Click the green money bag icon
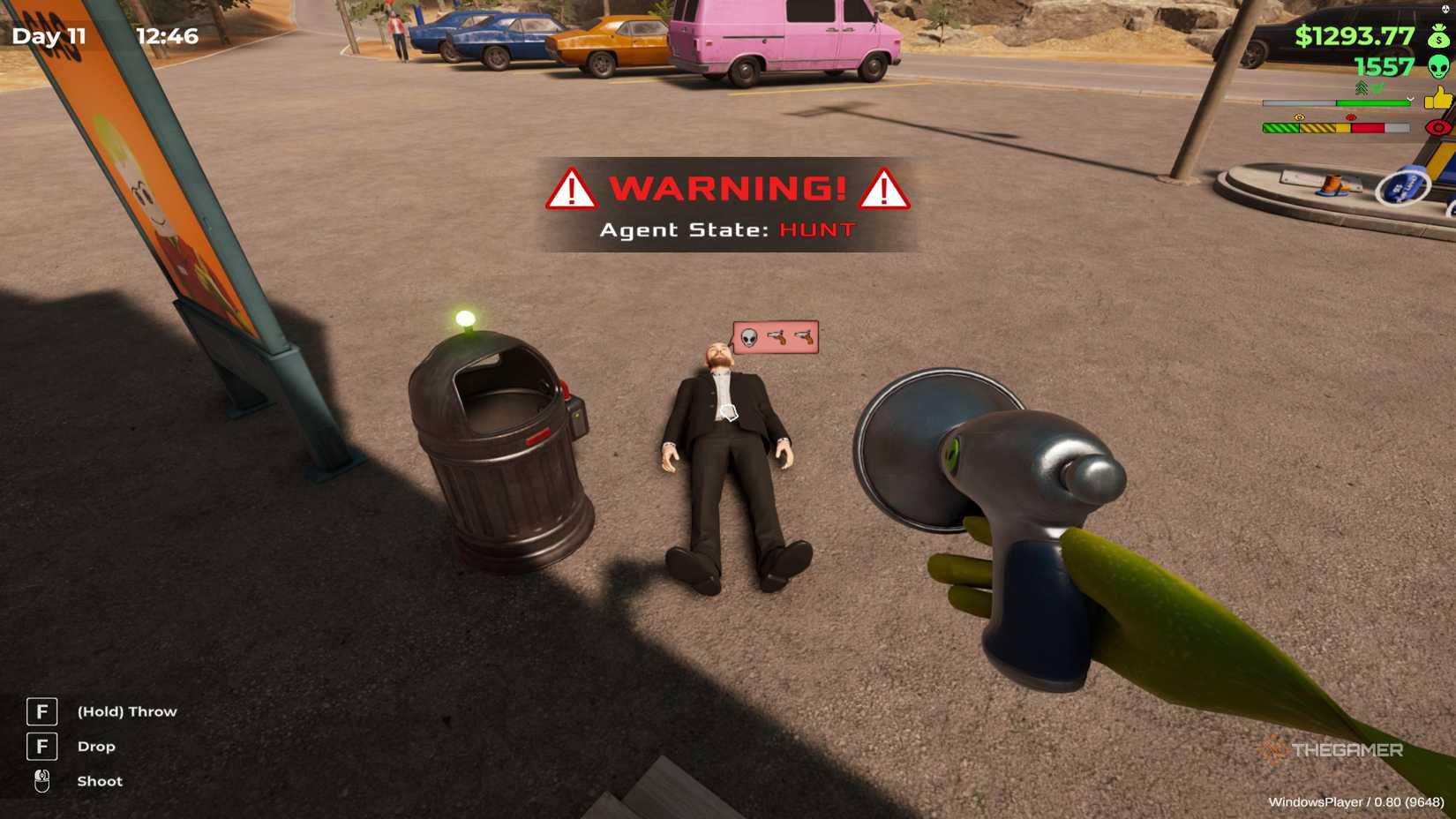The height and width of the screenshot is (819, 1456). (x=1438, y=38)
